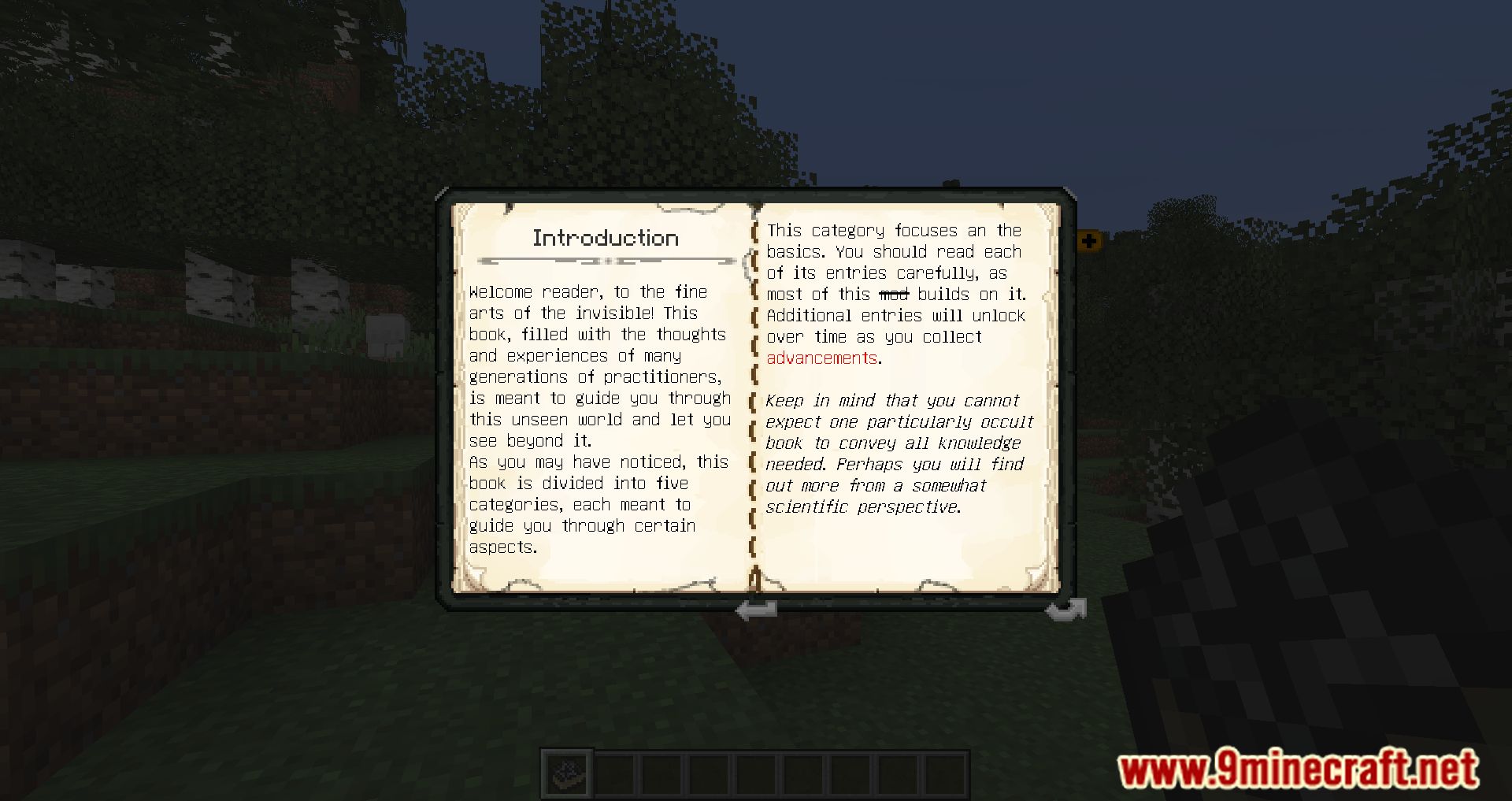Switch focus to the gold bookmark tab on the right edge
1512x801 pixels.
[1091, 240]
